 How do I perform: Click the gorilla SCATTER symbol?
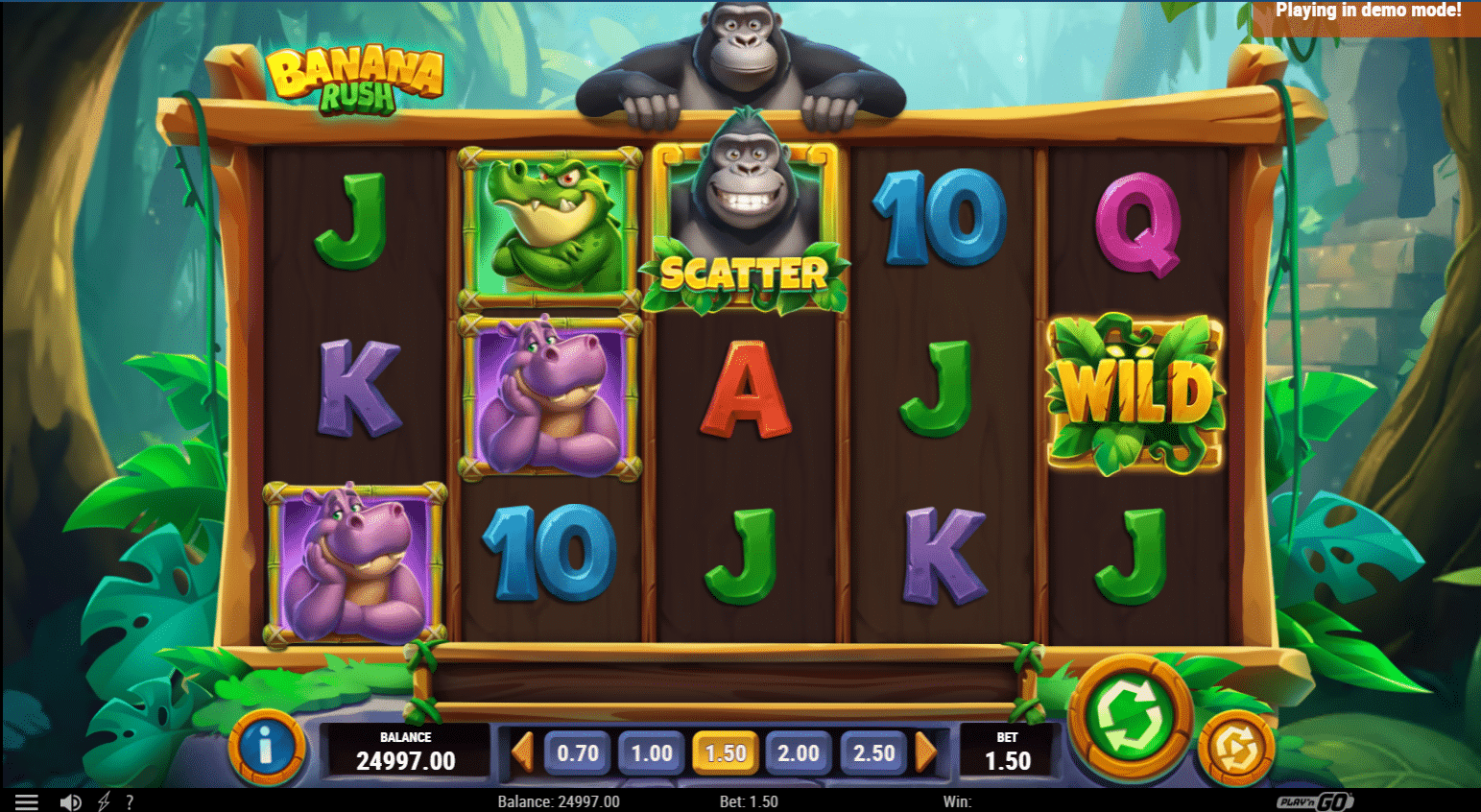coord(748,226)
